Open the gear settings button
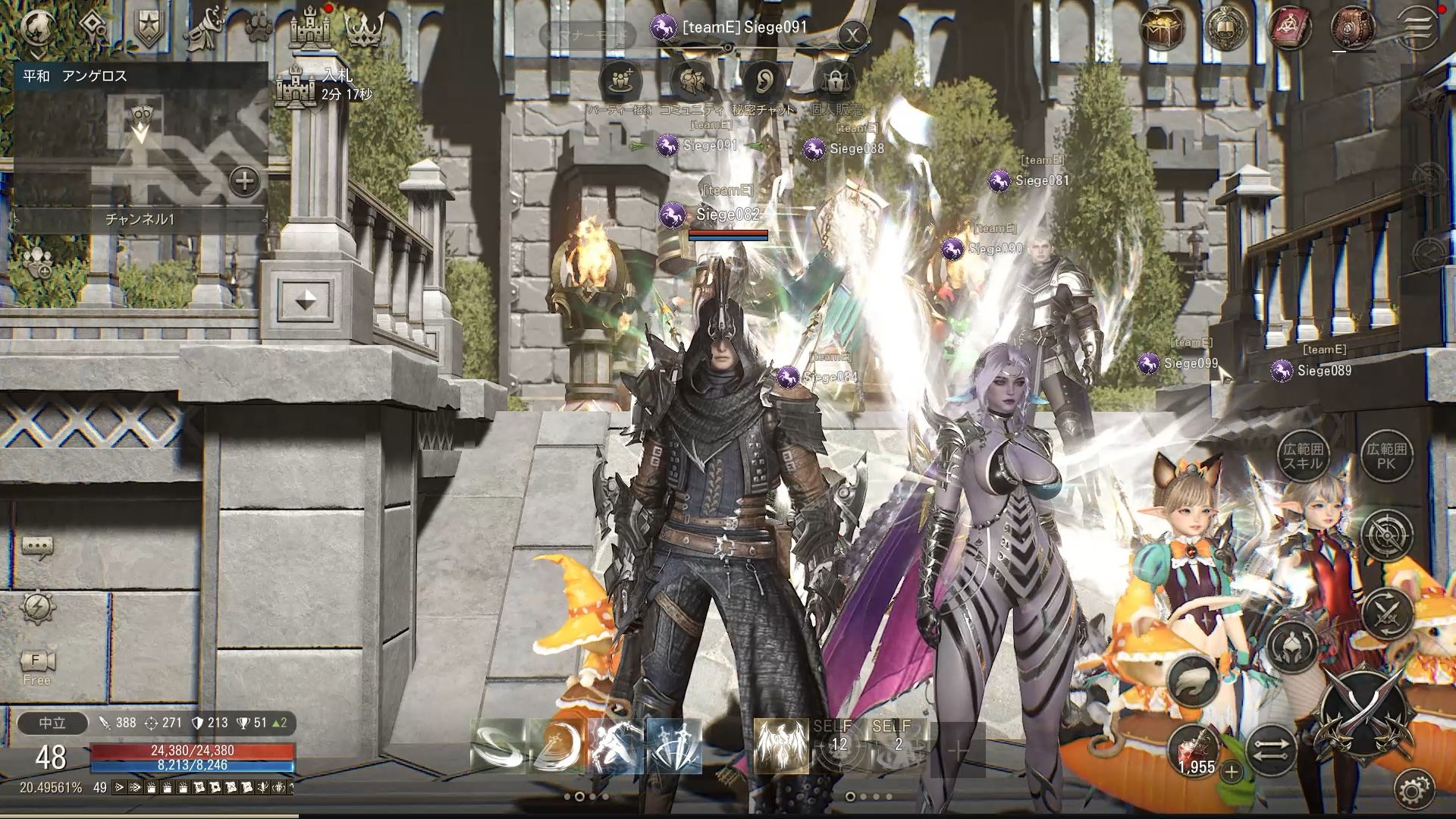This screenshot has width=1456, height=819. click(1413, 789)
